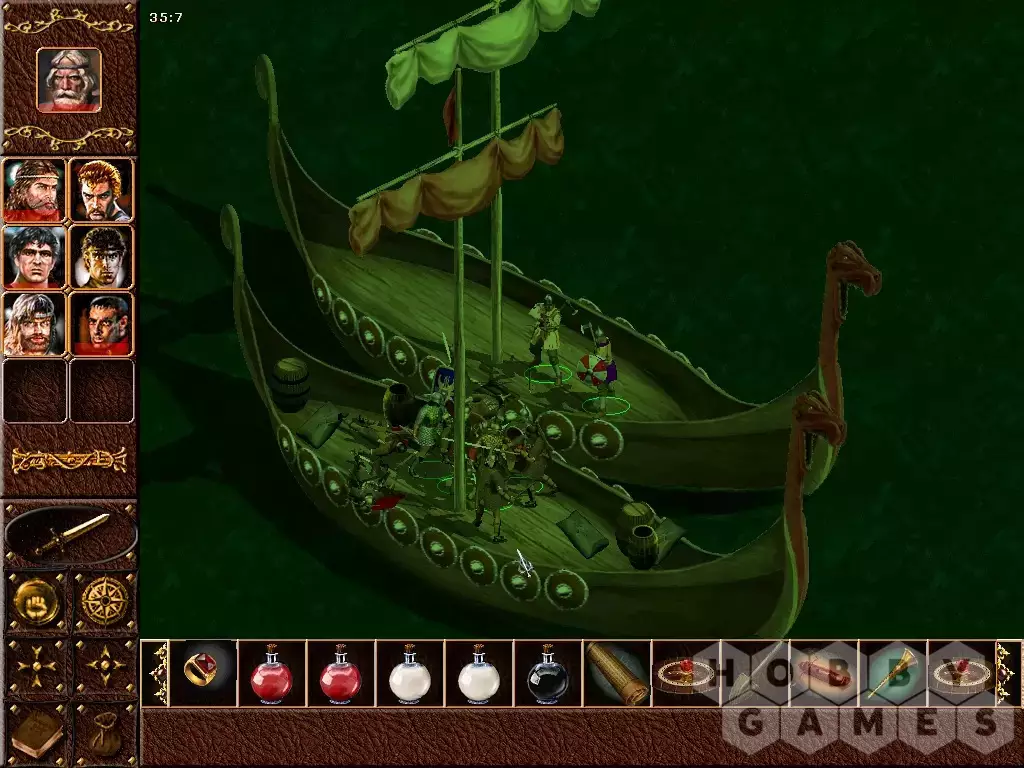Select the long-haired warrior with headband circlet
The height and width of the screenshot is (768, 1024).
click(x=34, y=190)
